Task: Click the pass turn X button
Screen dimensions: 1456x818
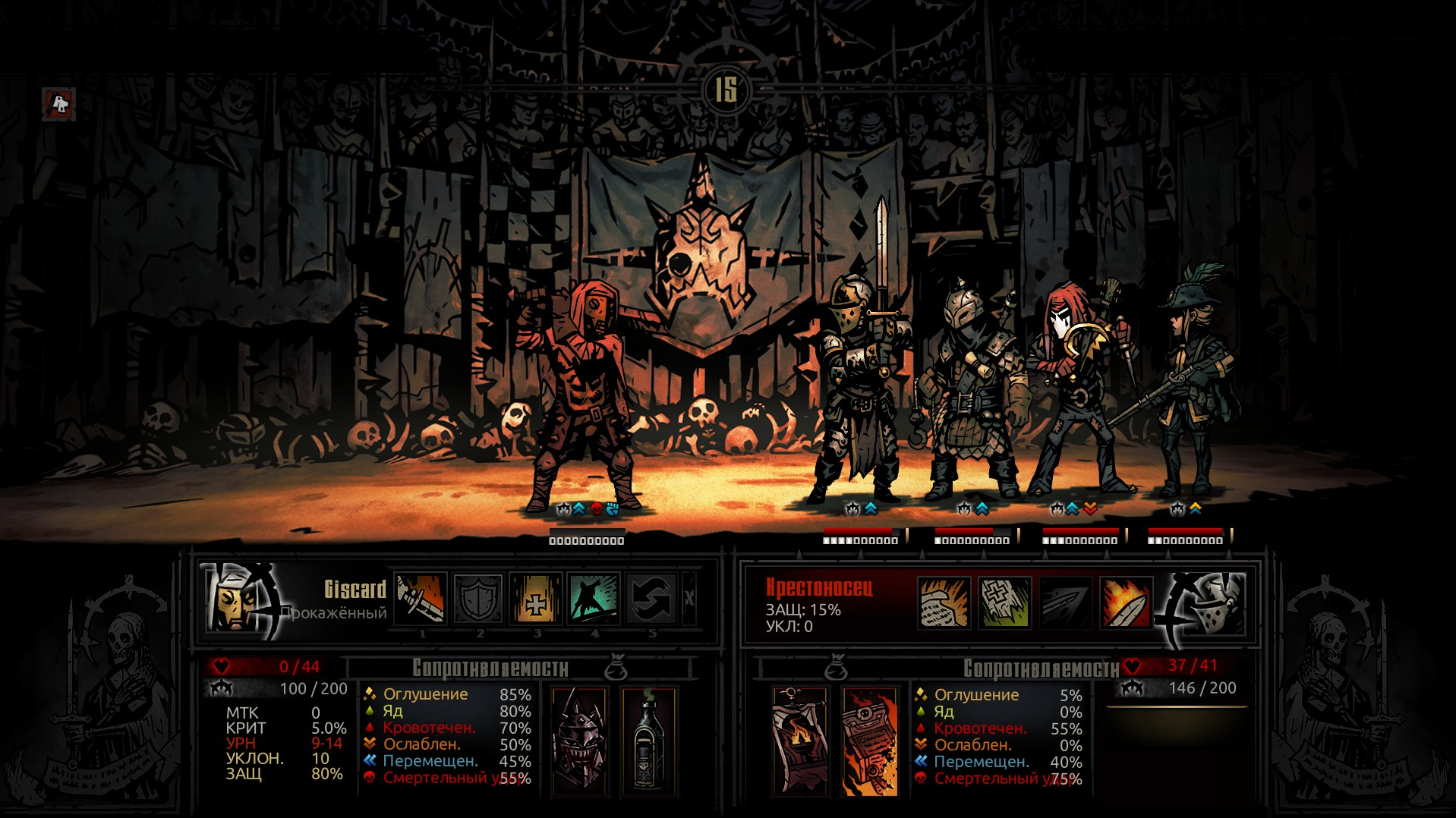Action: tap(689, 599)
